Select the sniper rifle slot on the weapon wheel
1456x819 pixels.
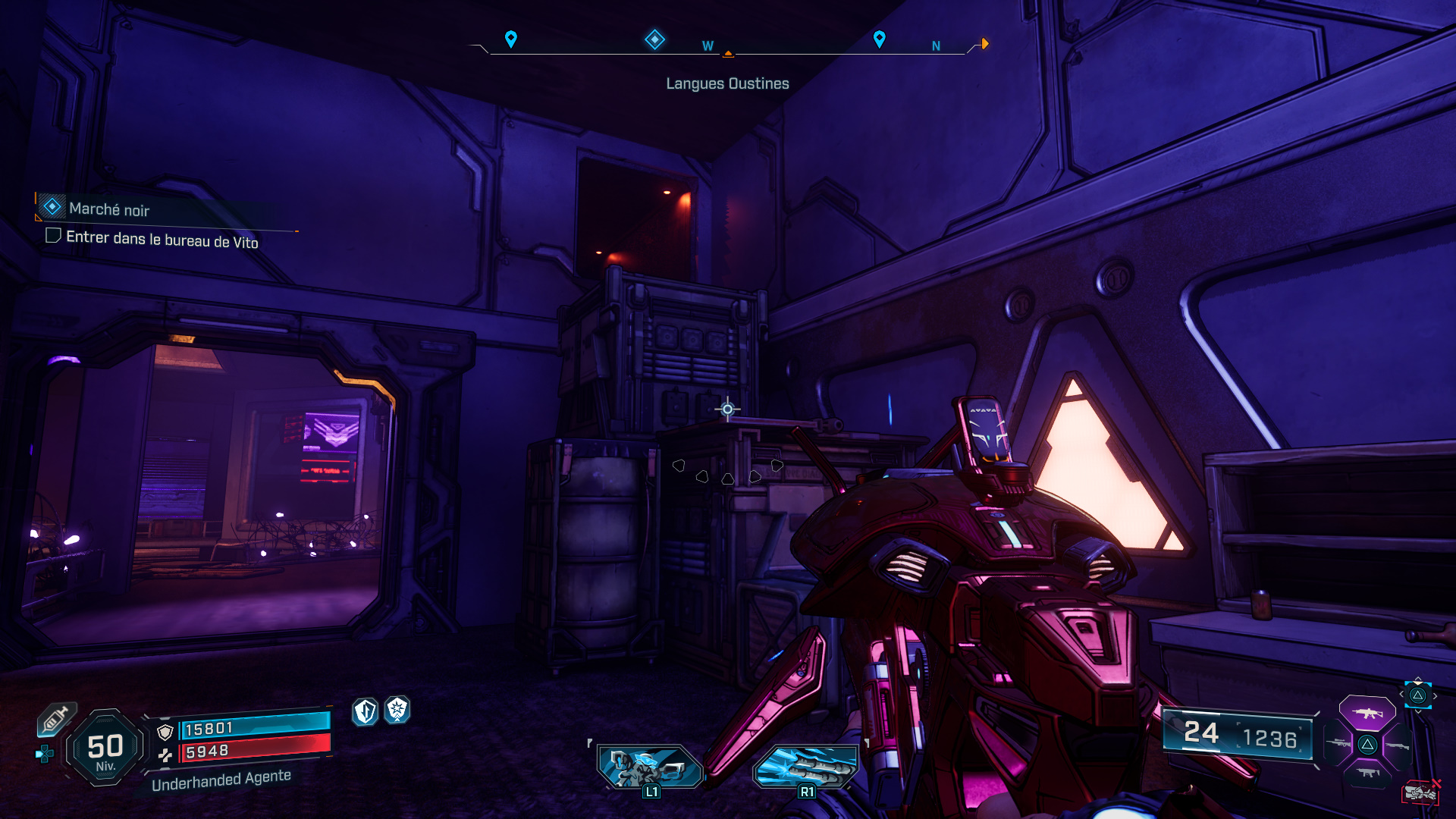pos(1339,743)
